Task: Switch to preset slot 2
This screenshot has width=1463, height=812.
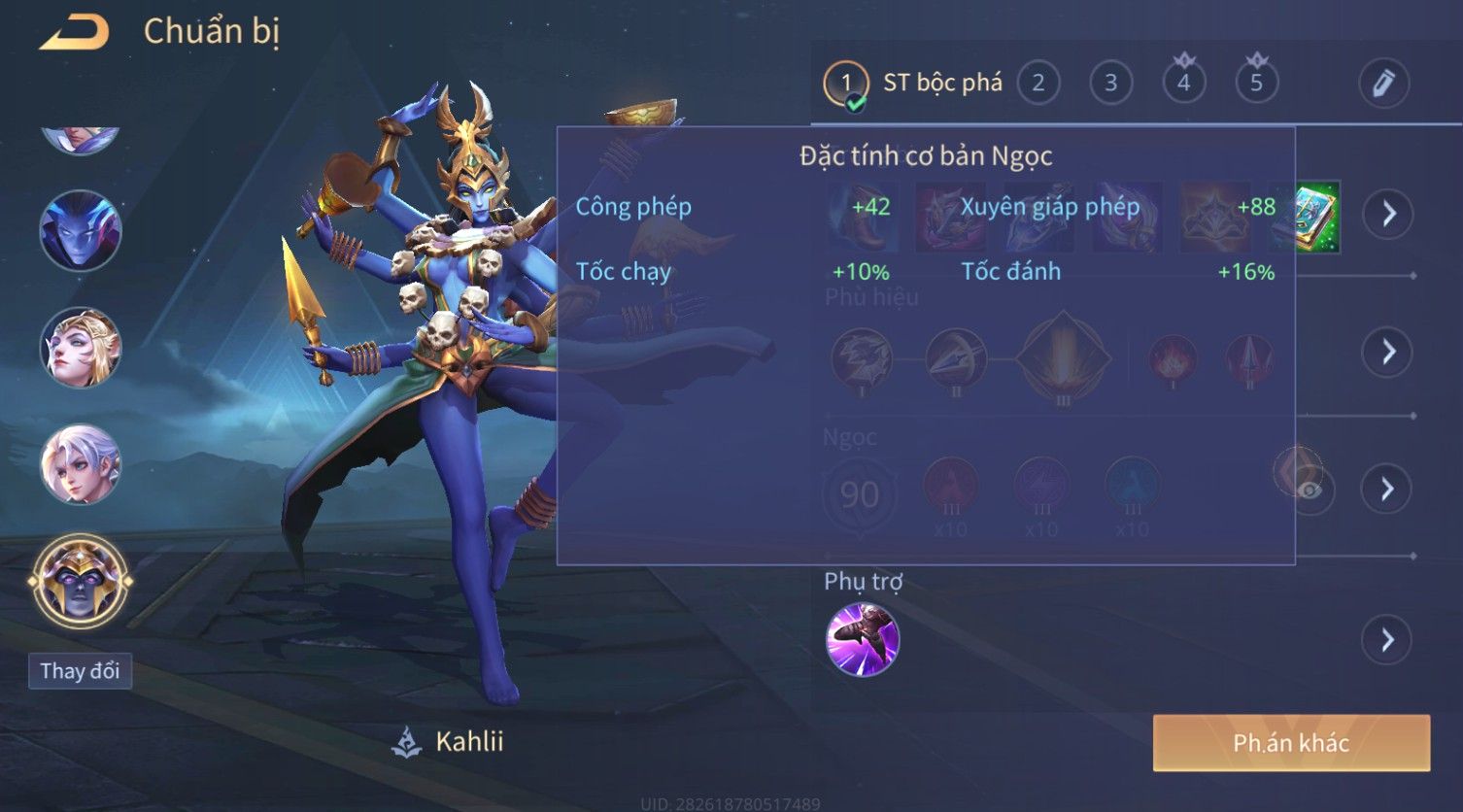Action: (1038, 84)
